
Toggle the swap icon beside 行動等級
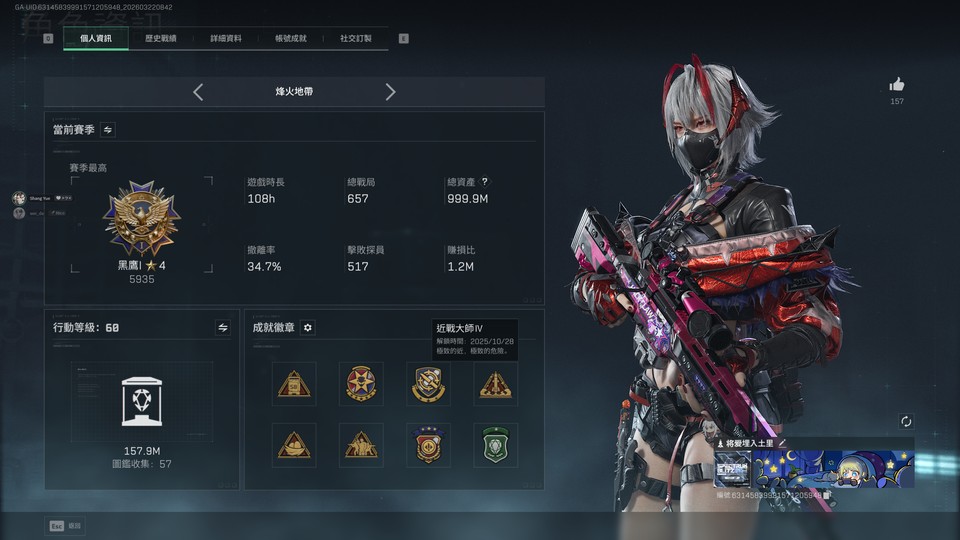223,327
